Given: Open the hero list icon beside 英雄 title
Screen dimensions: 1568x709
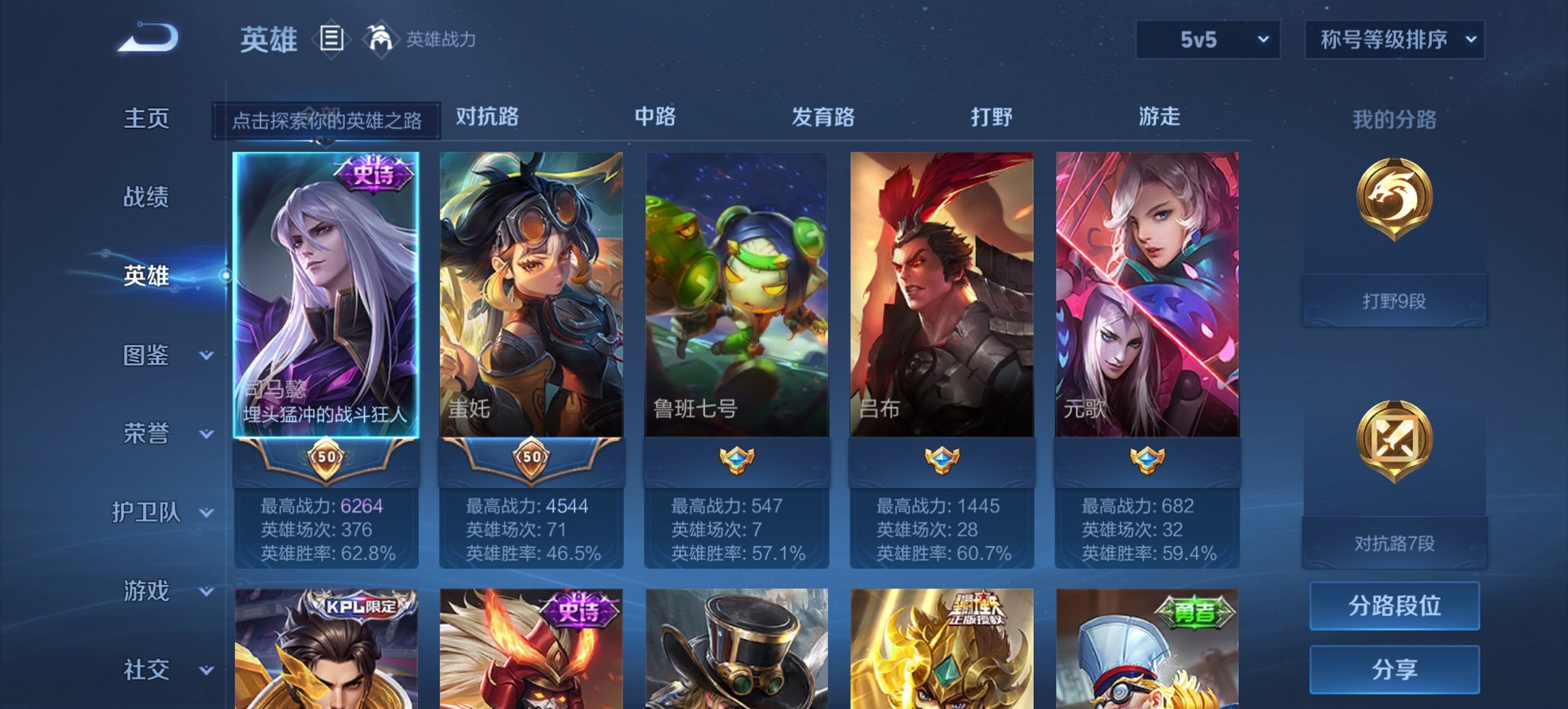Looking at the screenshot, I should tap(331, 40).
